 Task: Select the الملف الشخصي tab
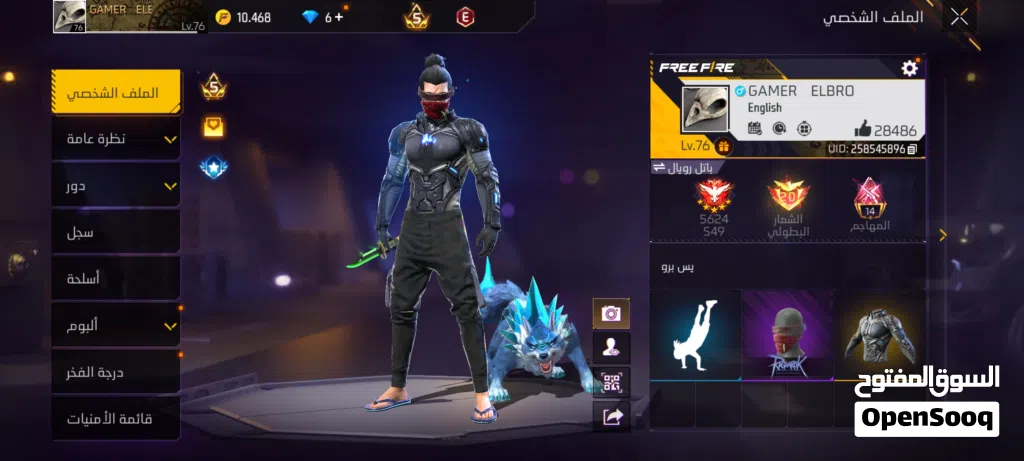116,93
